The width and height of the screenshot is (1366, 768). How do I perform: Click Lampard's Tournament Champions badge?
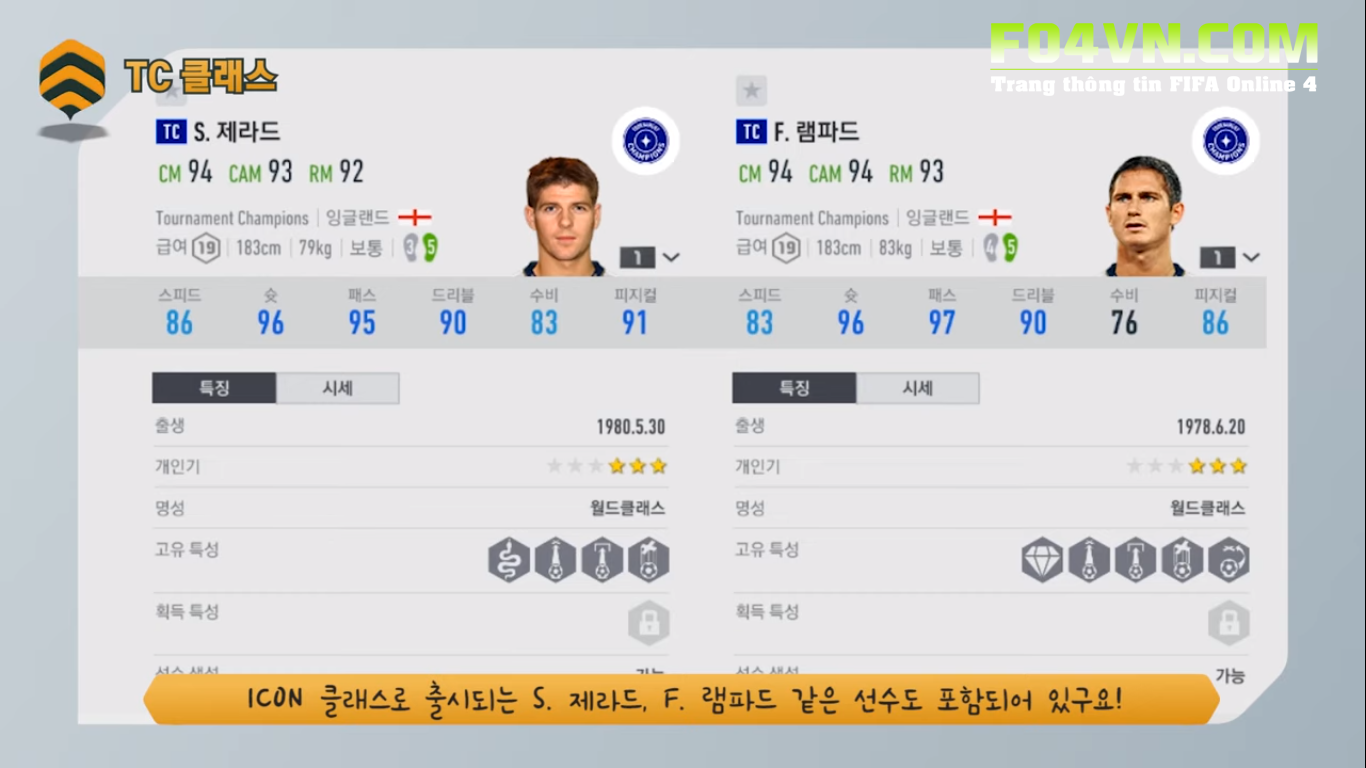pyautogui.click(x=1225, y=141)
